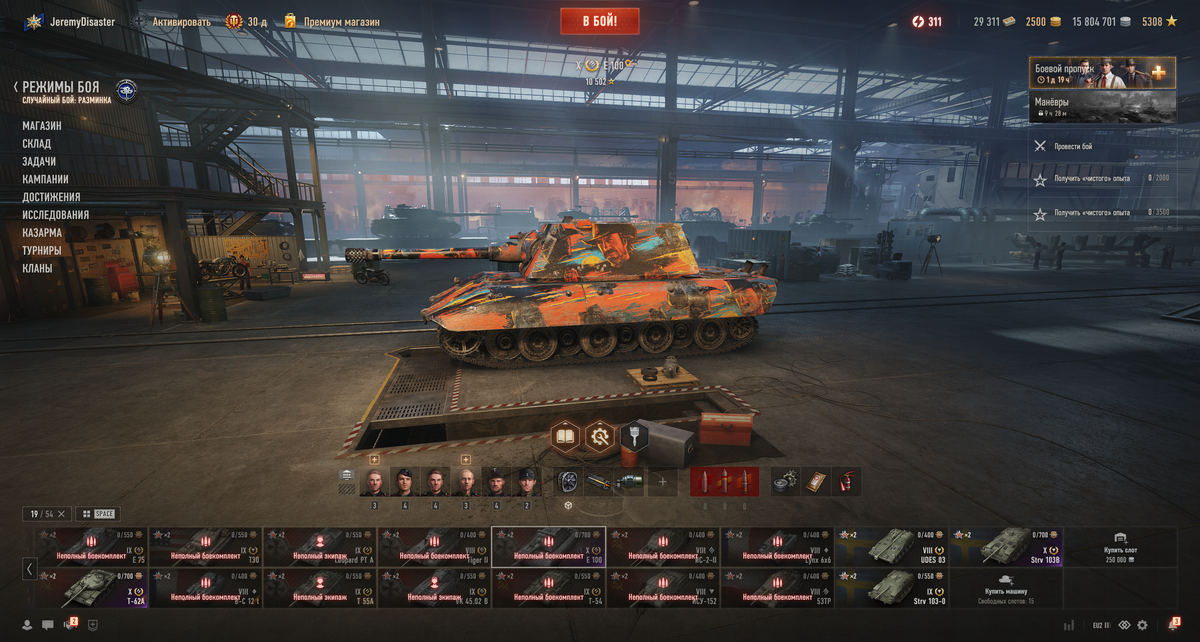This screenshot has height=642, width=1200.
Task: Go to the ЗАДАЧИ missions menu
Action: 39,162
